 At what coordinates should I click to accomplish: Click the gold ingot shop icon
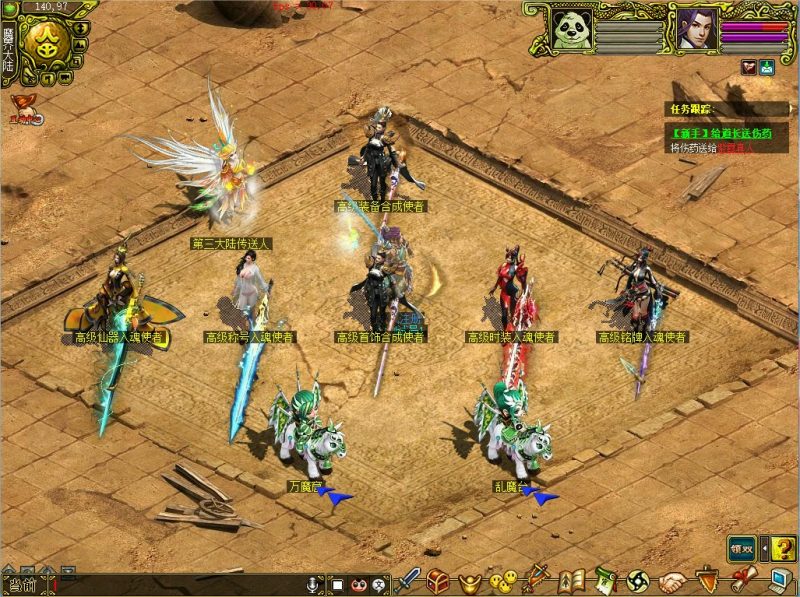[468, 581]
